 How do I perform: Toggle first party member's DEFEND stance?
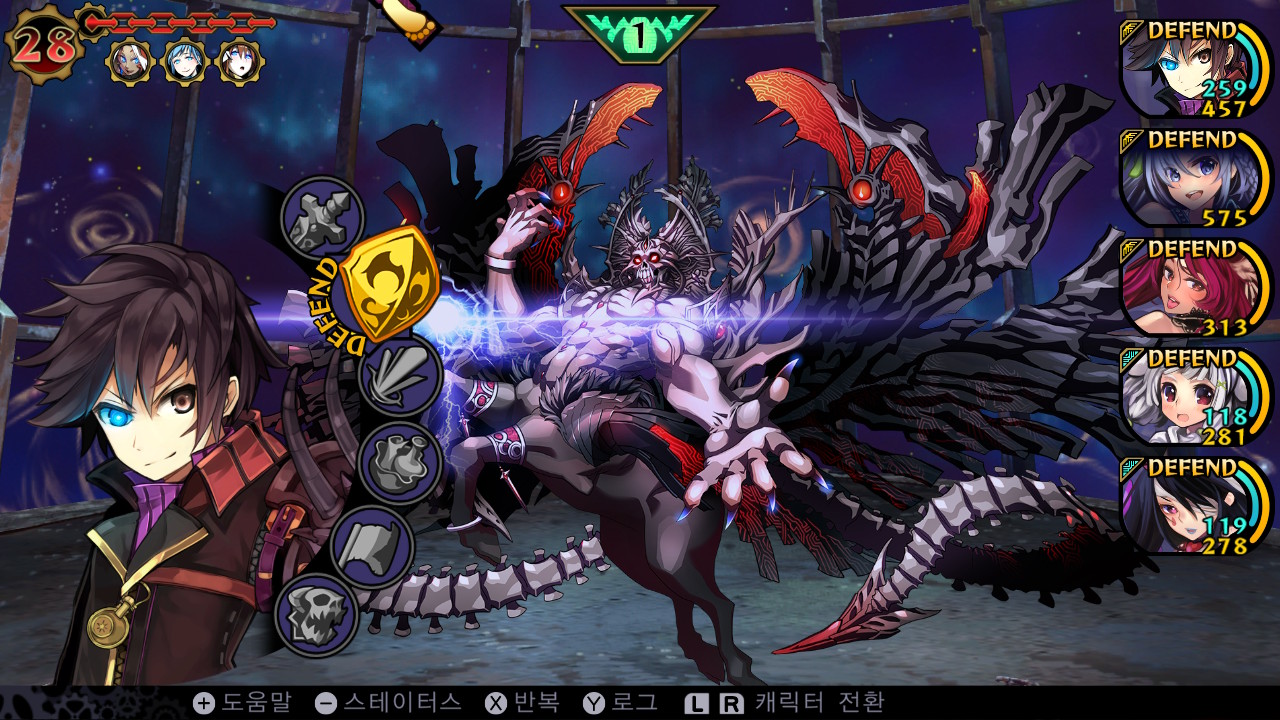1191,31
